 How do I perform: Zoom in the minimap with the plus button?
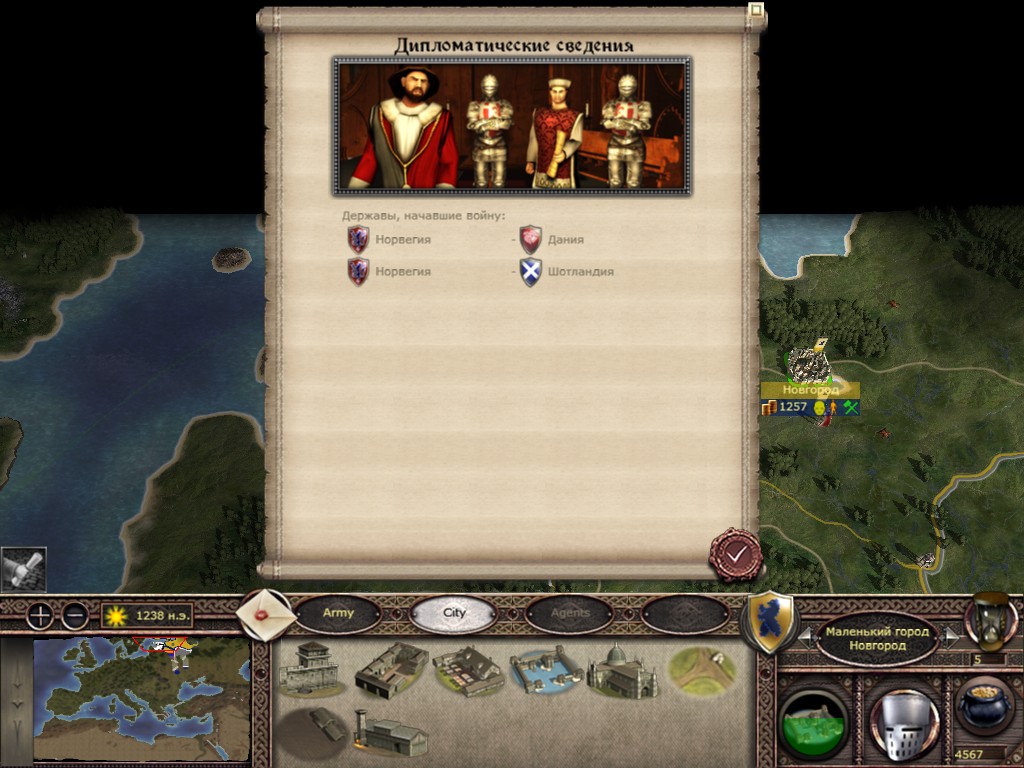[x=39, y=616]
